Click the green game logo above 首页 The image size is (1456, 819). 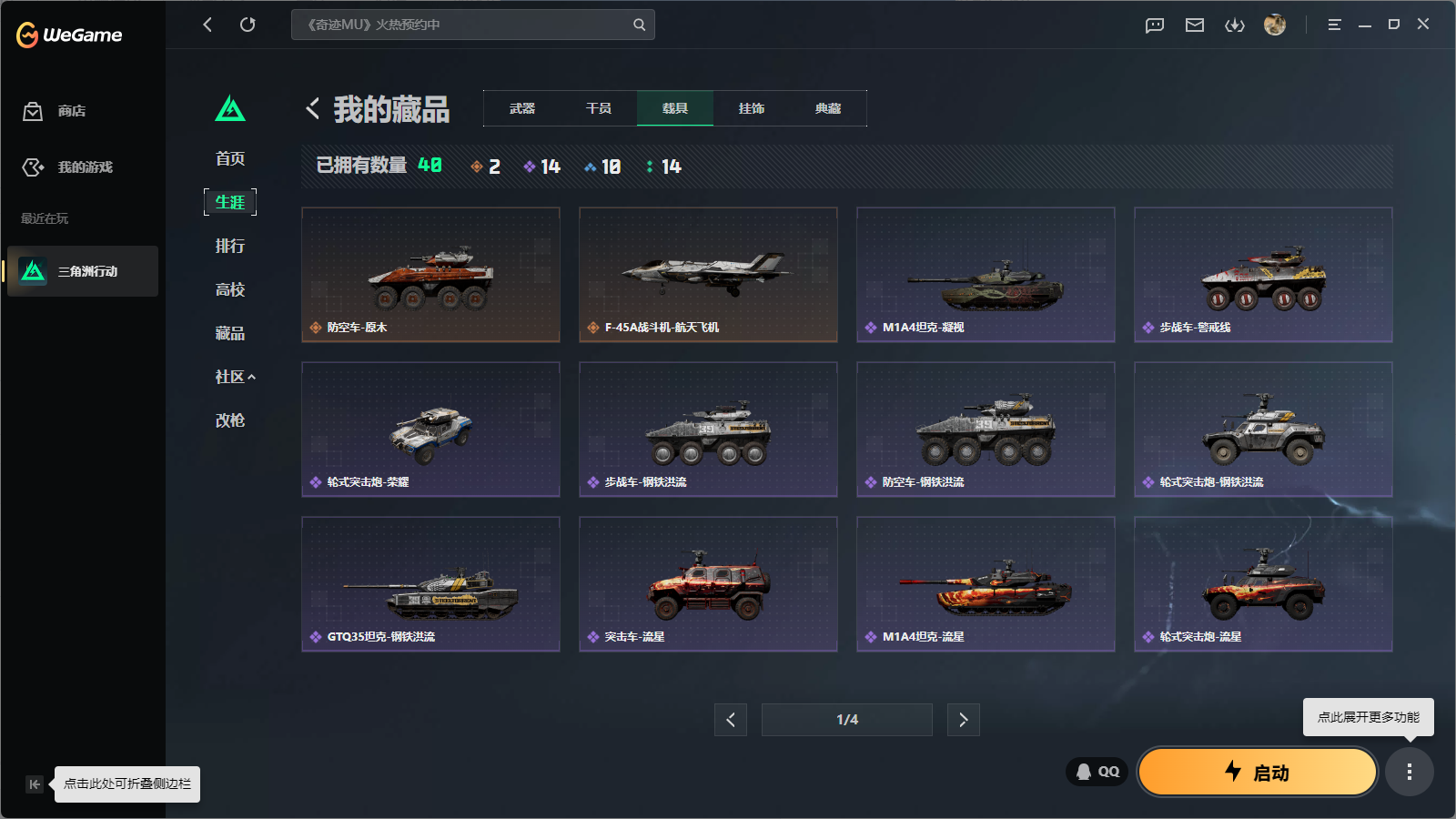[x=231, y=108]
